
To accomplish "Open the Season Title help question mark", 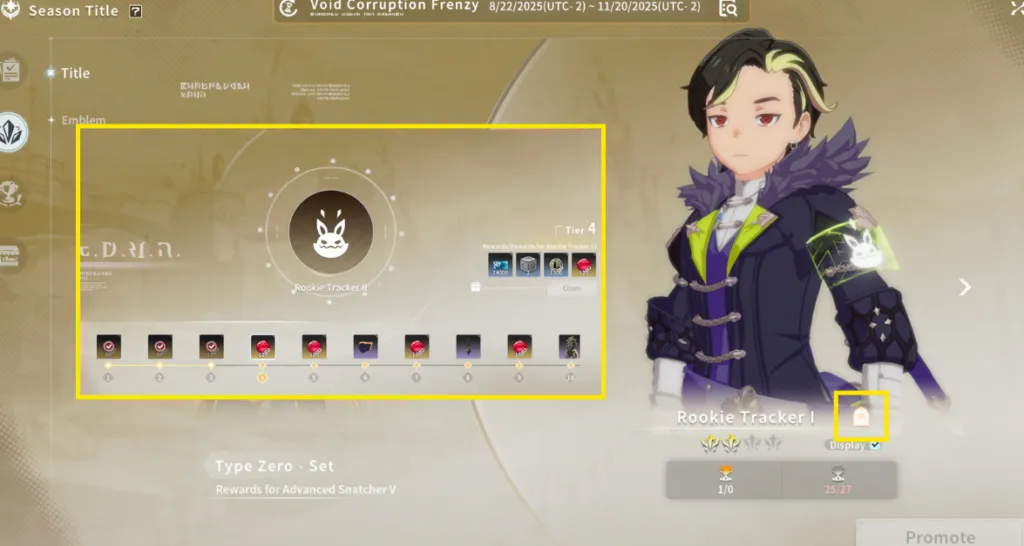I will tap(136, 12).
